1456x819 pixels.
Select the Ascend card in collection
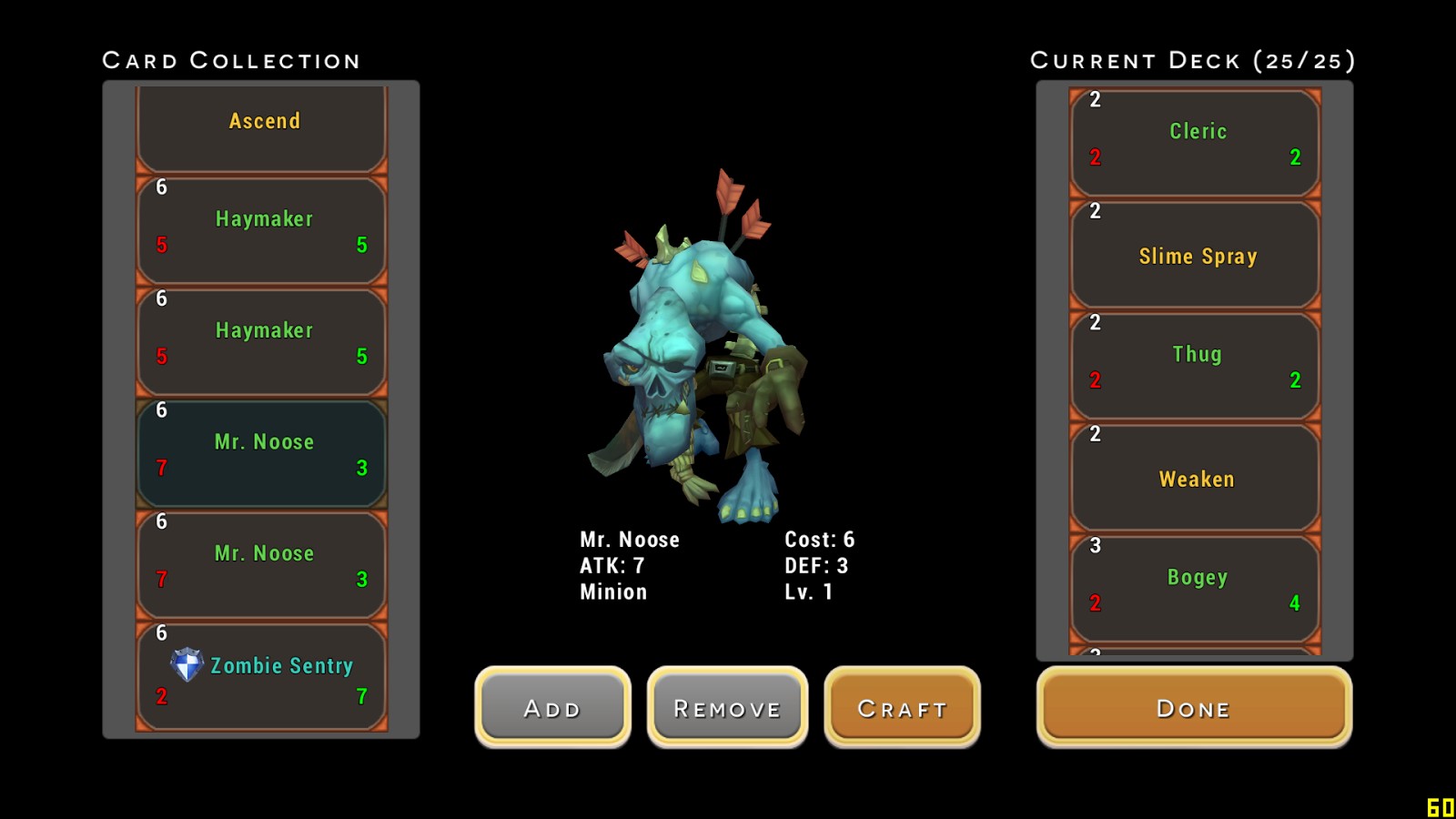(x=262, y=127)
